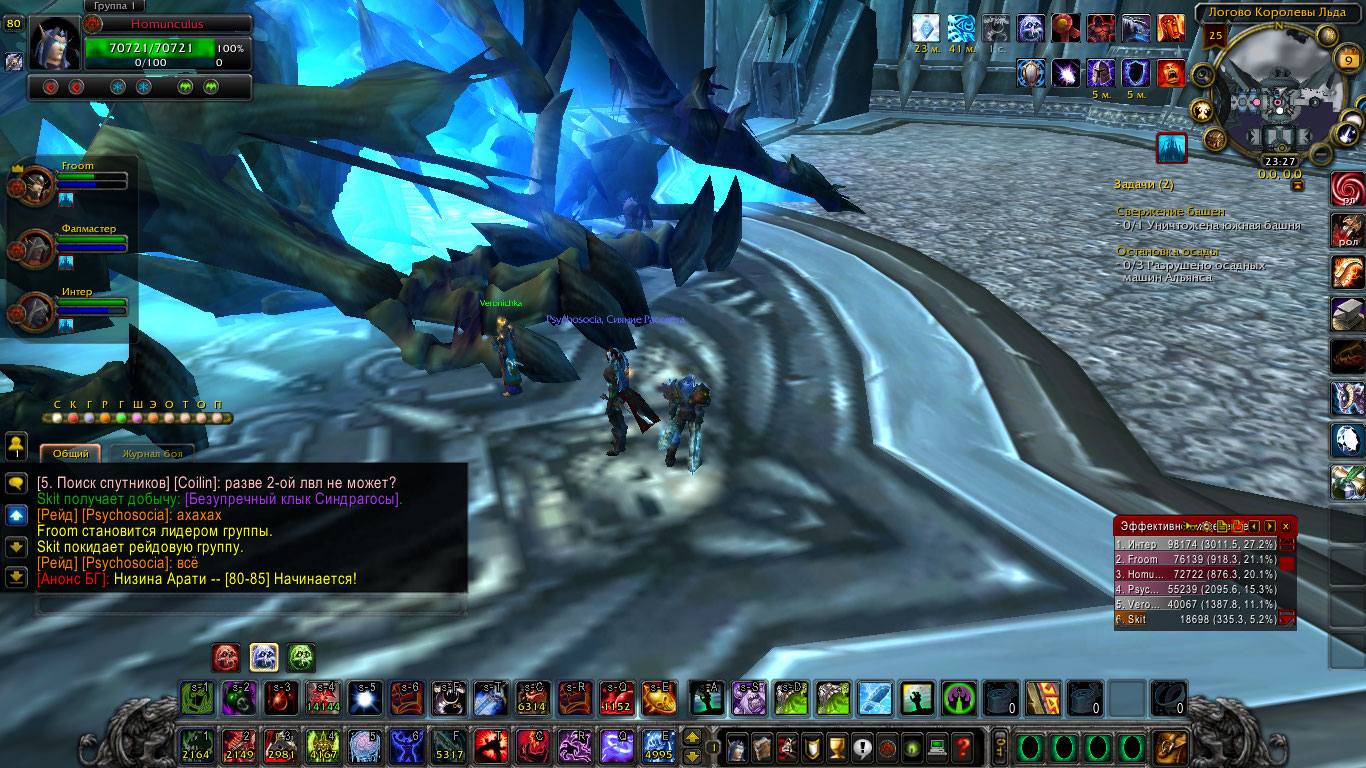Use the red spiral icon on side bar

1347,190
